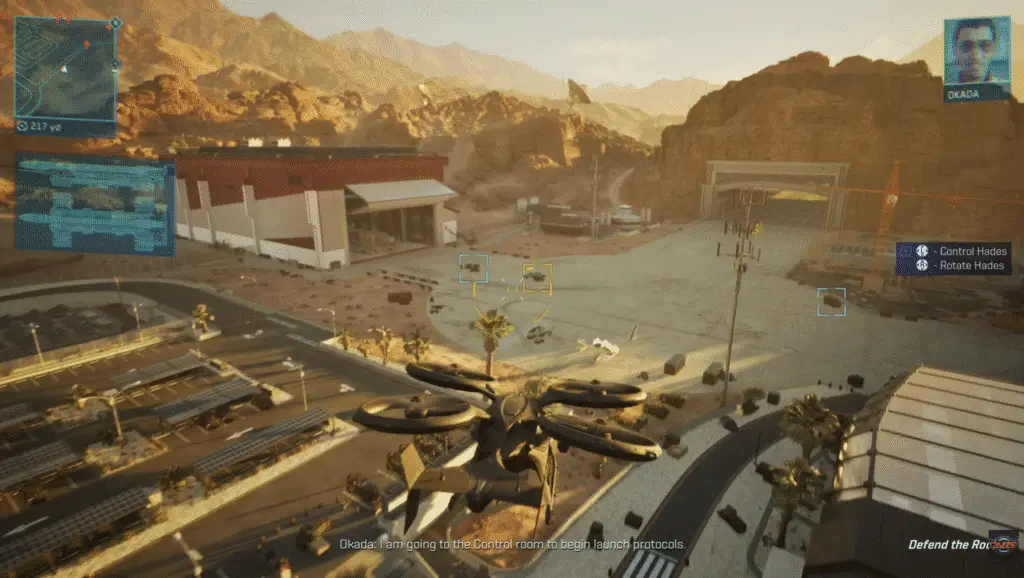The image size is (1024, 578).
Task: Select the yellow-bracketed enemy target
Action: 537,277
